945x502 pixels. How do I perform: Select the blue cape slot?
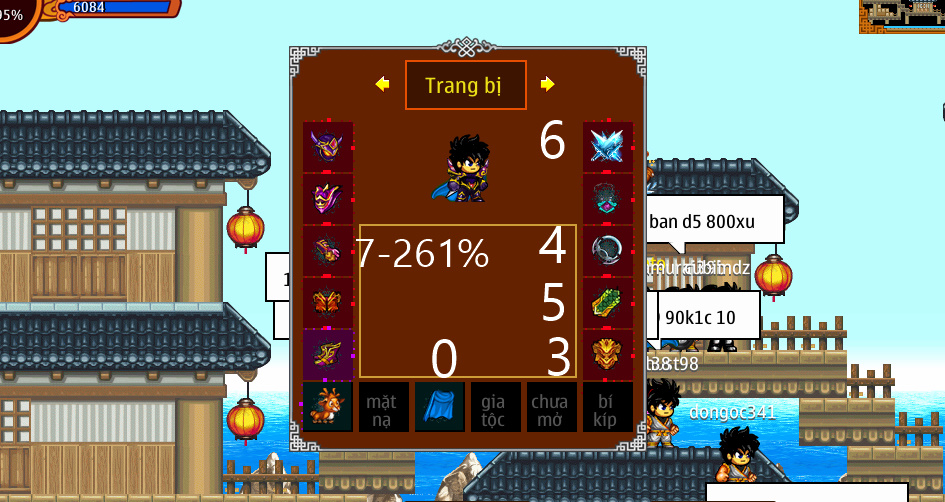point(440,407)
